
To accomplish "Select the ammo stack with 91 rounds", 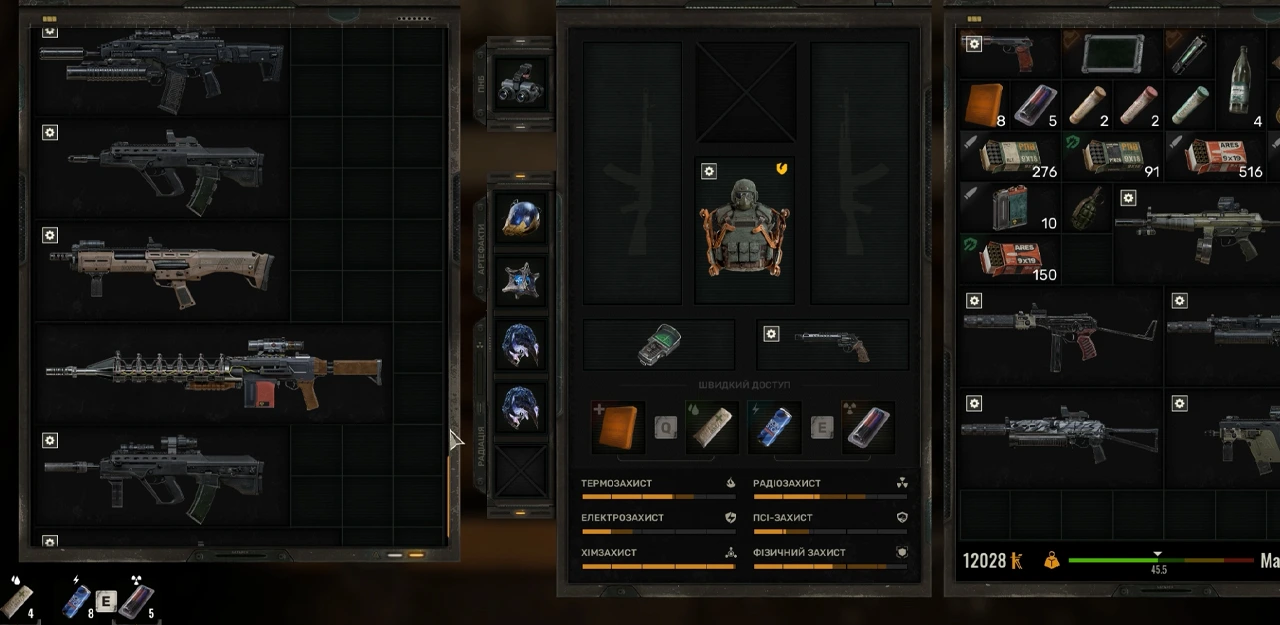I will coord(1112,156).
